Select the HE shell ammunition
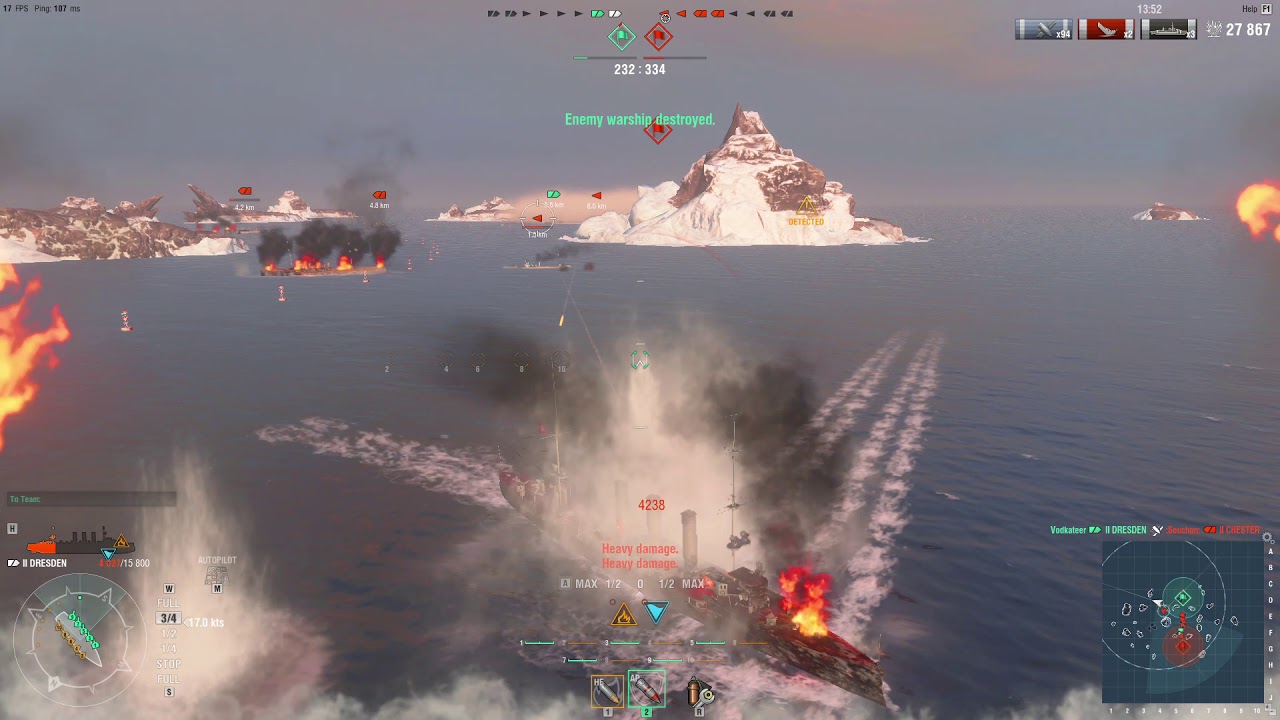Image resolution: width=1280 pixels, height=720 pixels. coord(607,690)
